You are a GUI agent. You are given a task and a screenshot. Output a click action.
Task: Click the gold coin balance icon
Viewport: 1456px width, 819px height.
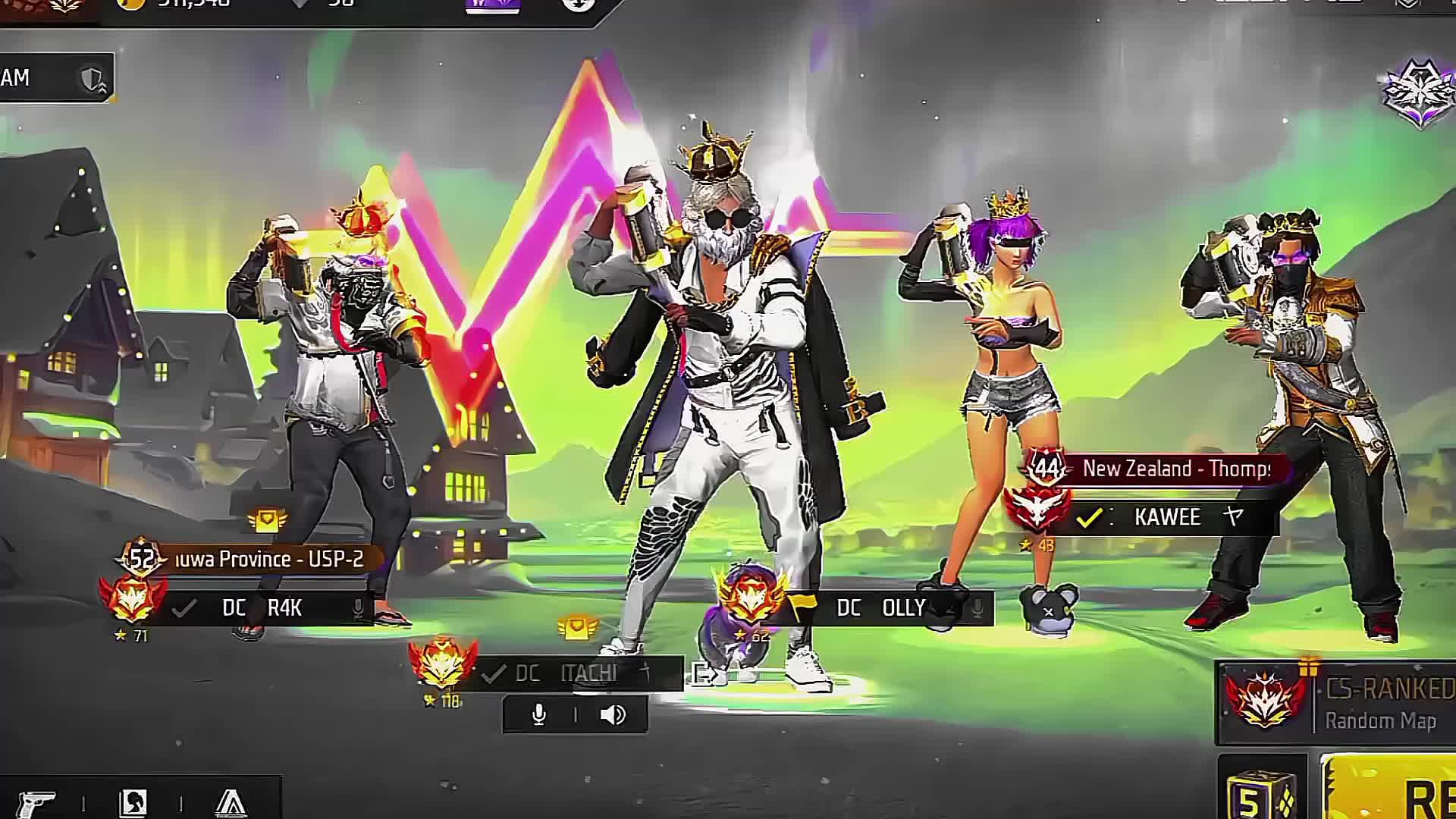click(131, 4)
